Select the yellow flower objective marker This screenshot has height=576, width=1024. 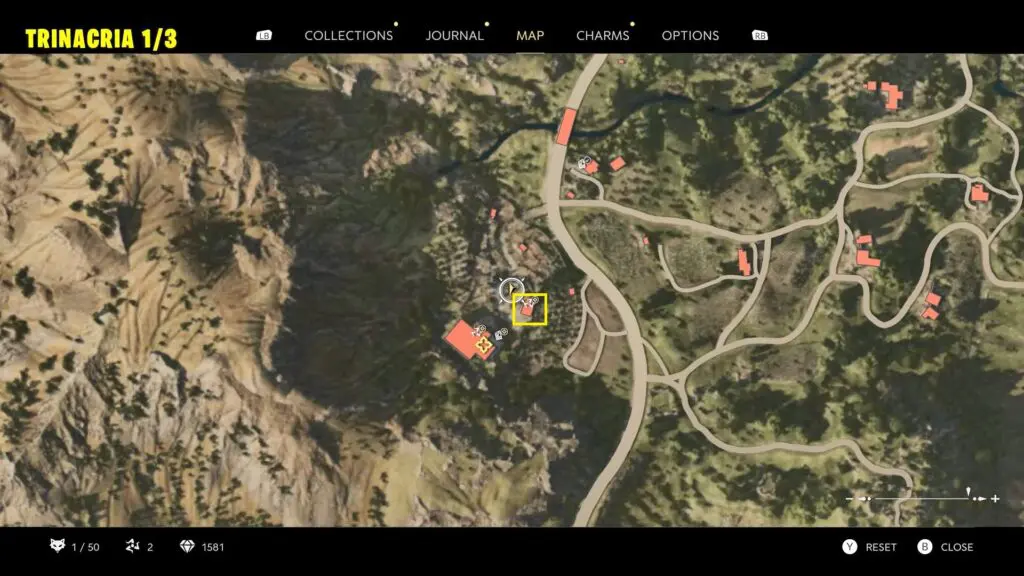[x=485, y=346]
